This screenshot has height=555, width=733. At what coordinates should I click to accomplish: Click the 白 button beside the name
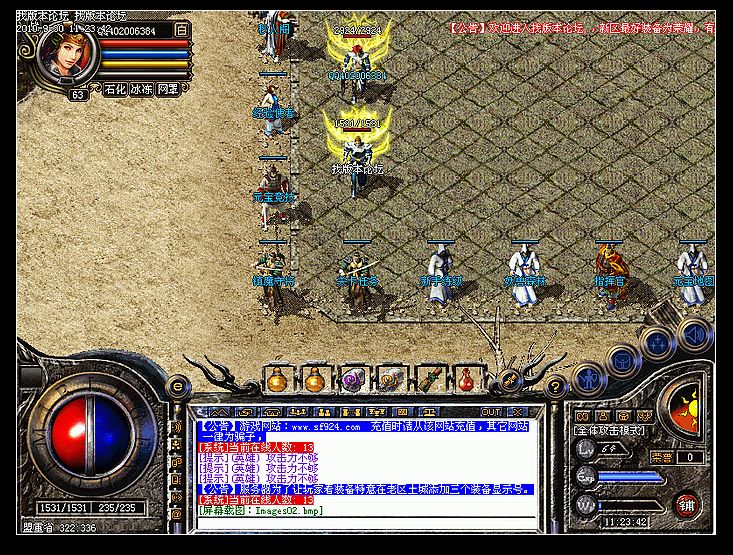point(181,31)
